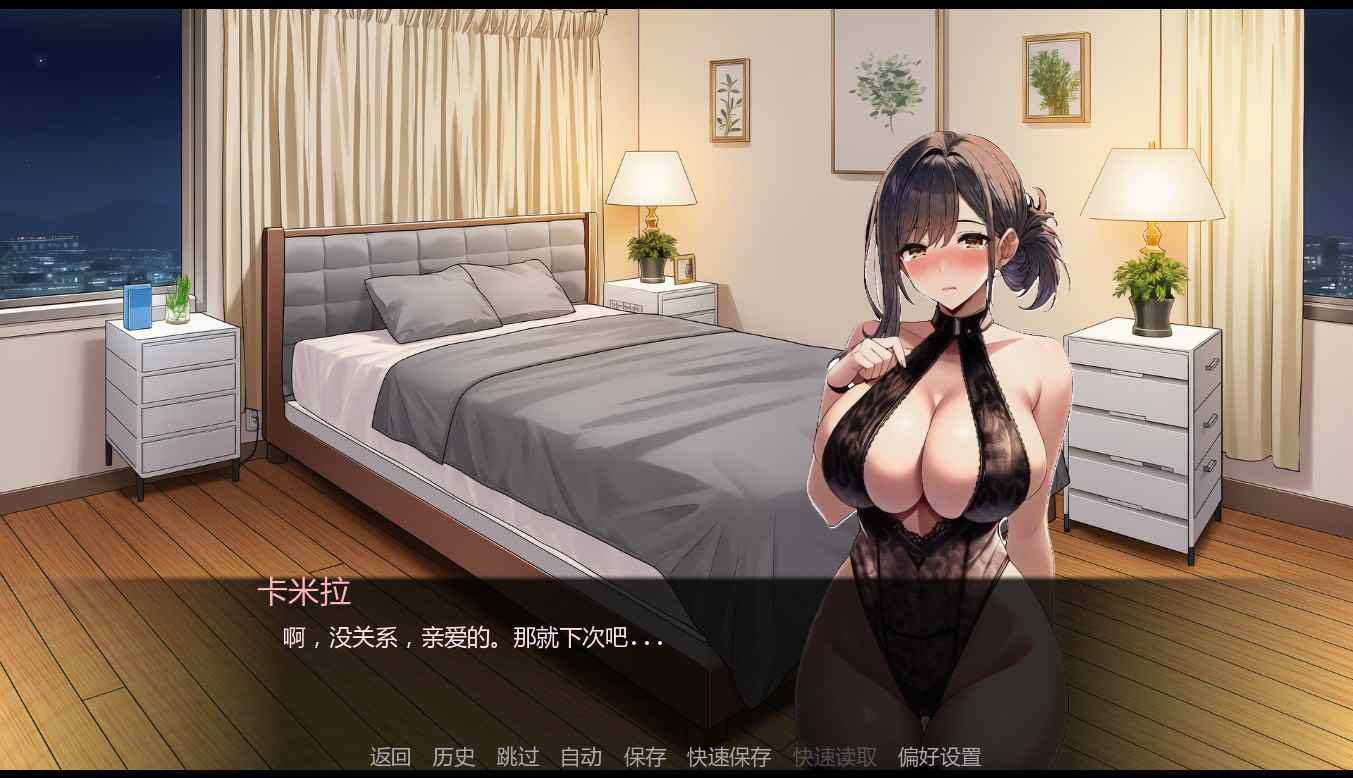
Task: Toggle 自动 (Auto) advance
Action: pyautogui.click(x=580, y=757)
